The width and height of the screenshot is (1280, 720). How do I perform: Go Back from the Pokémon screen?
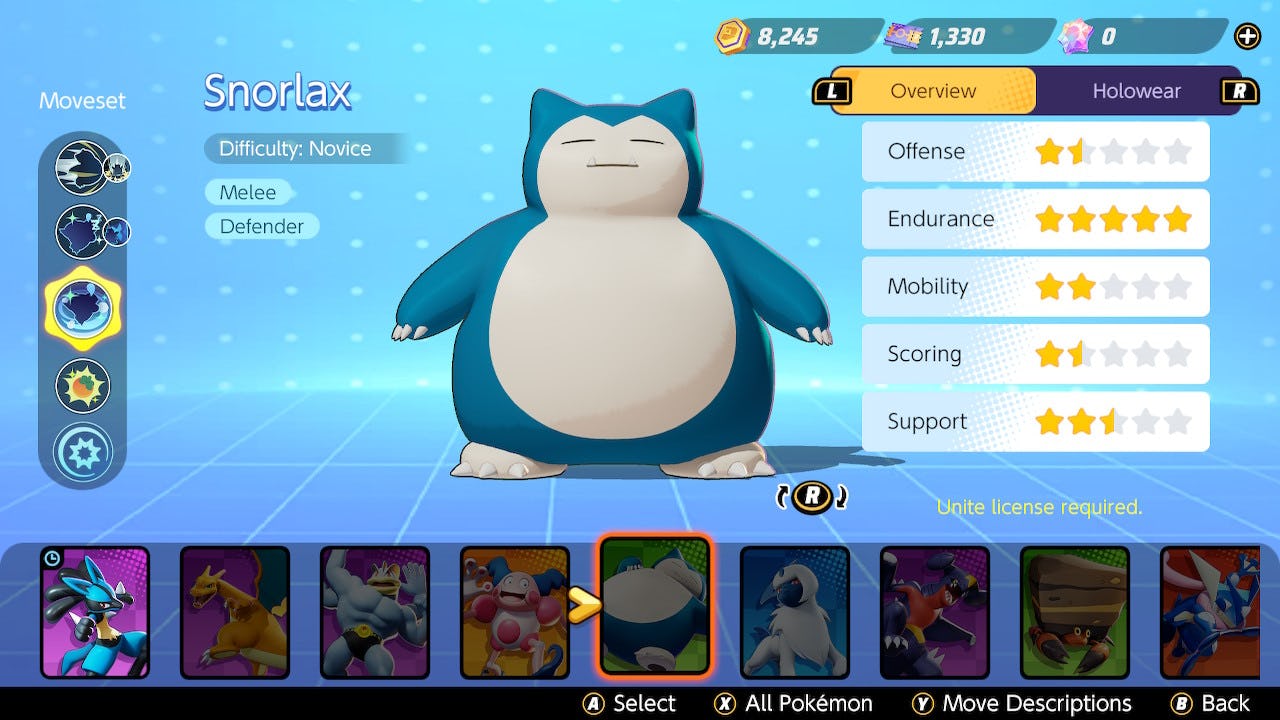pyautogui.click(x=1211, y=704)
